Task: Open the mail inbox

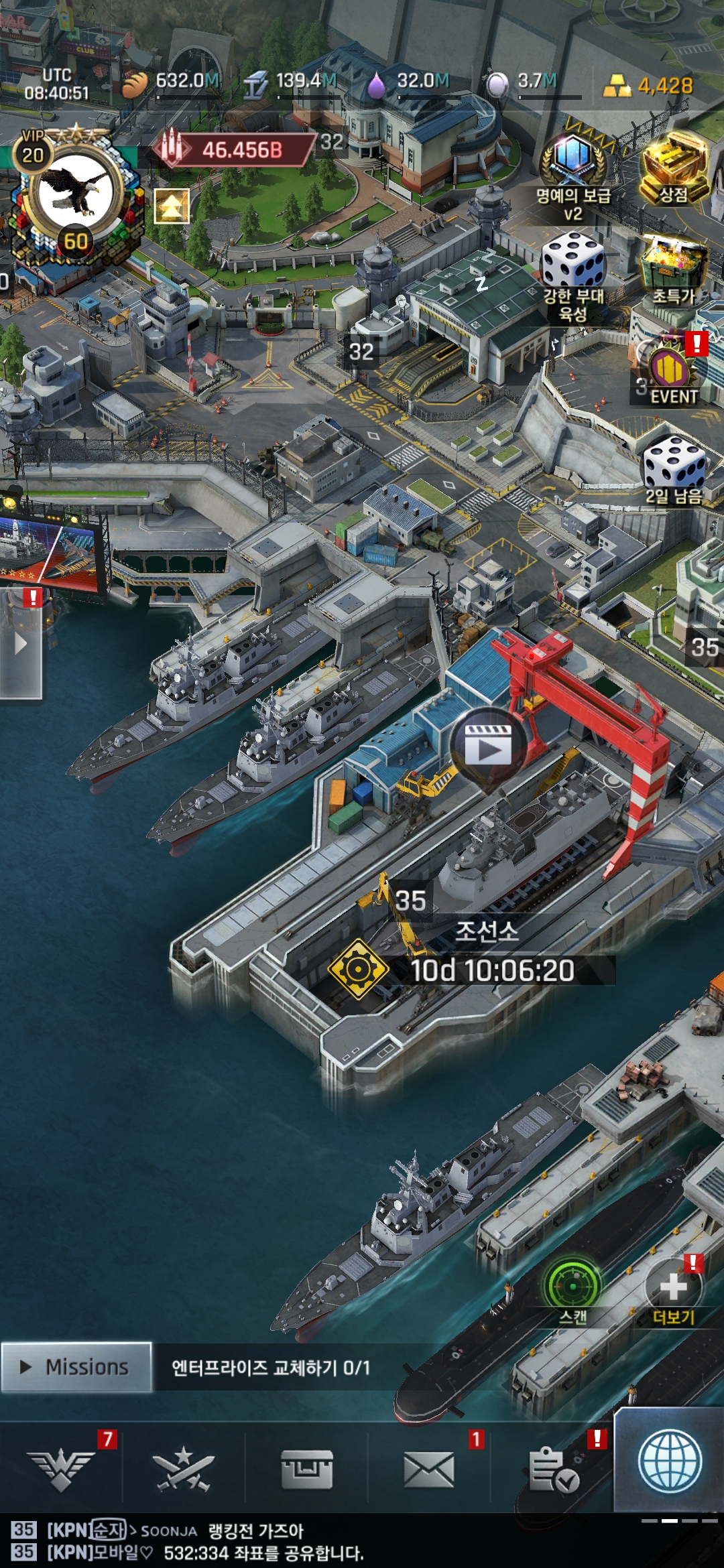Action: click(x=429, y=1469)
